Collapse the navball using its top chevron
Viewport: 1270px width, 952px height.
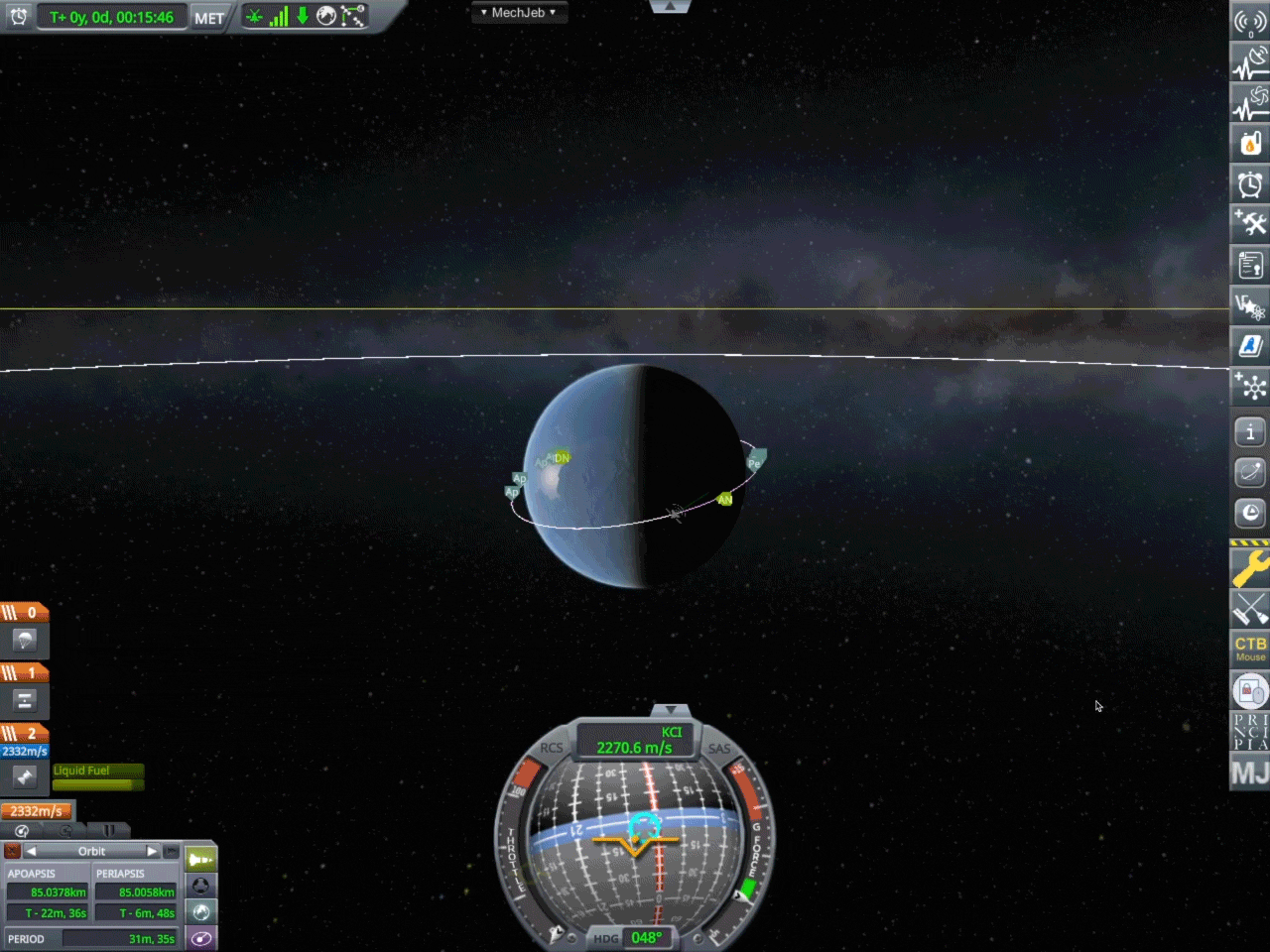tap(671, 709)
